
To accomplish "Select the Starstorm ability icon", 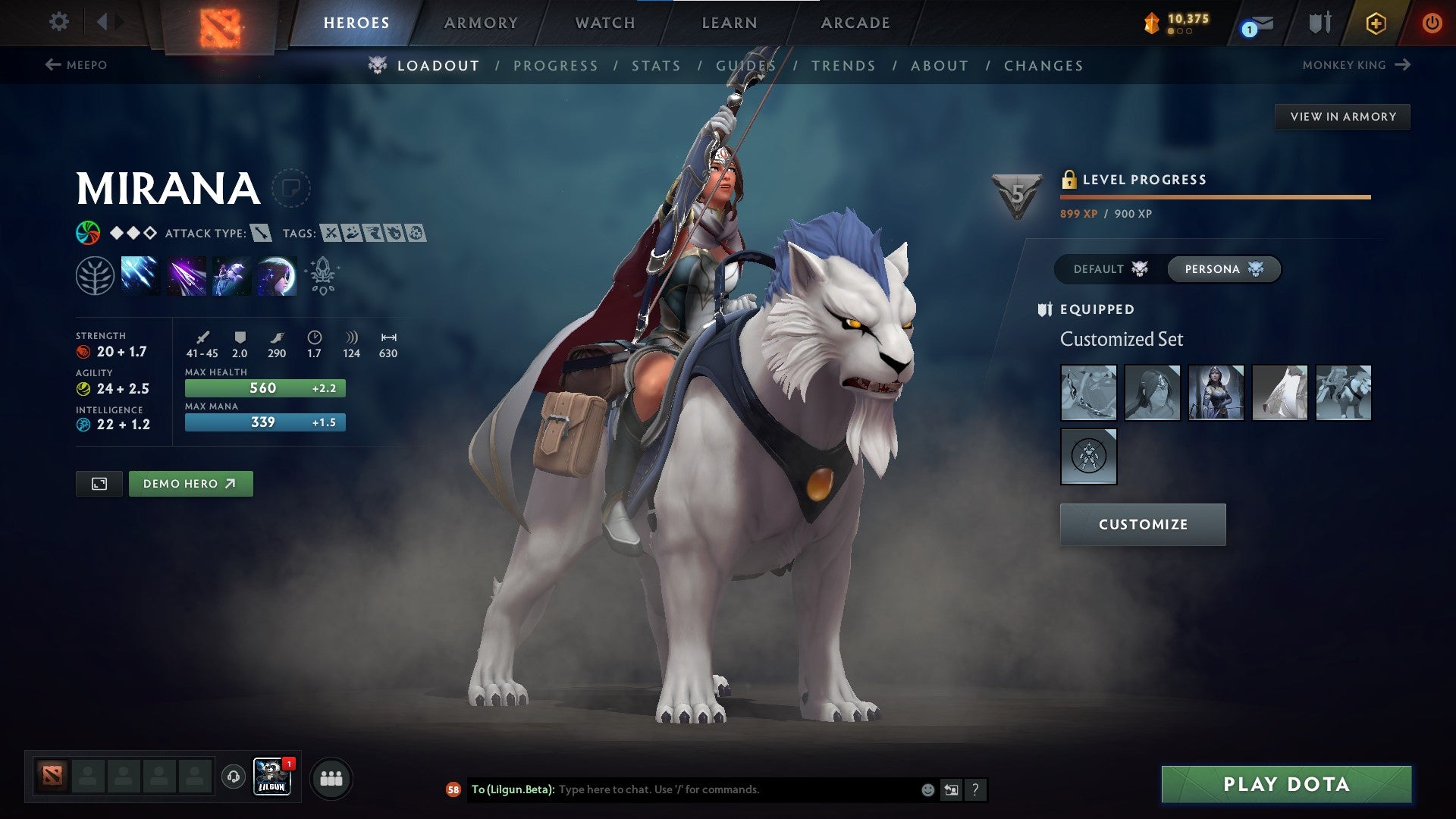I will point(139,275).
